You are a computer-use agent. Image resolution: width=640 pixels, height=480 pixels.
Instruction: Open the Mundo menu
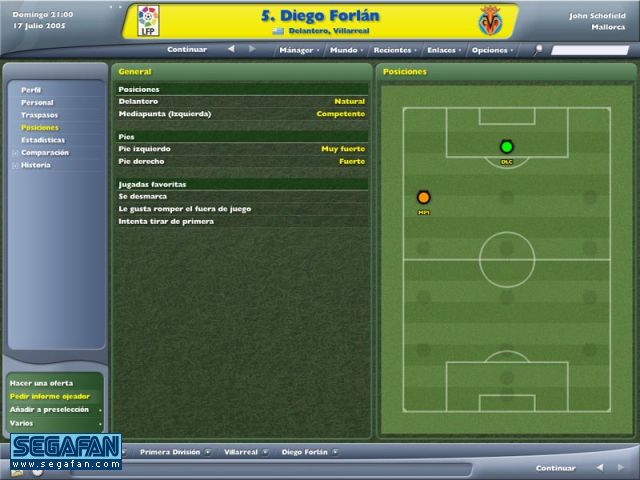(345, 49)
